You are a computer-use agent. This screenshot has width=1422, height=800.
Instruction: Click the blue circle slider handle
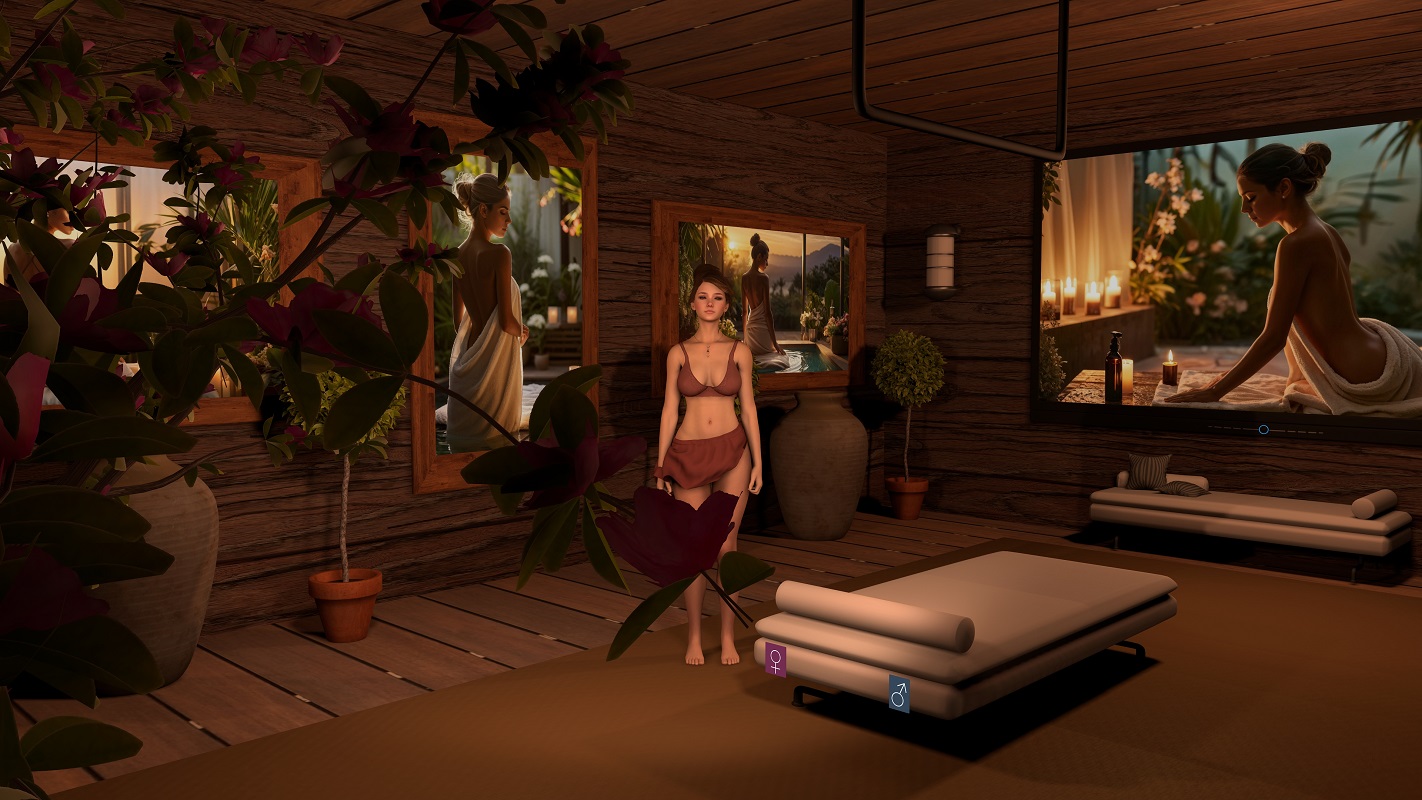[1263, 429]
